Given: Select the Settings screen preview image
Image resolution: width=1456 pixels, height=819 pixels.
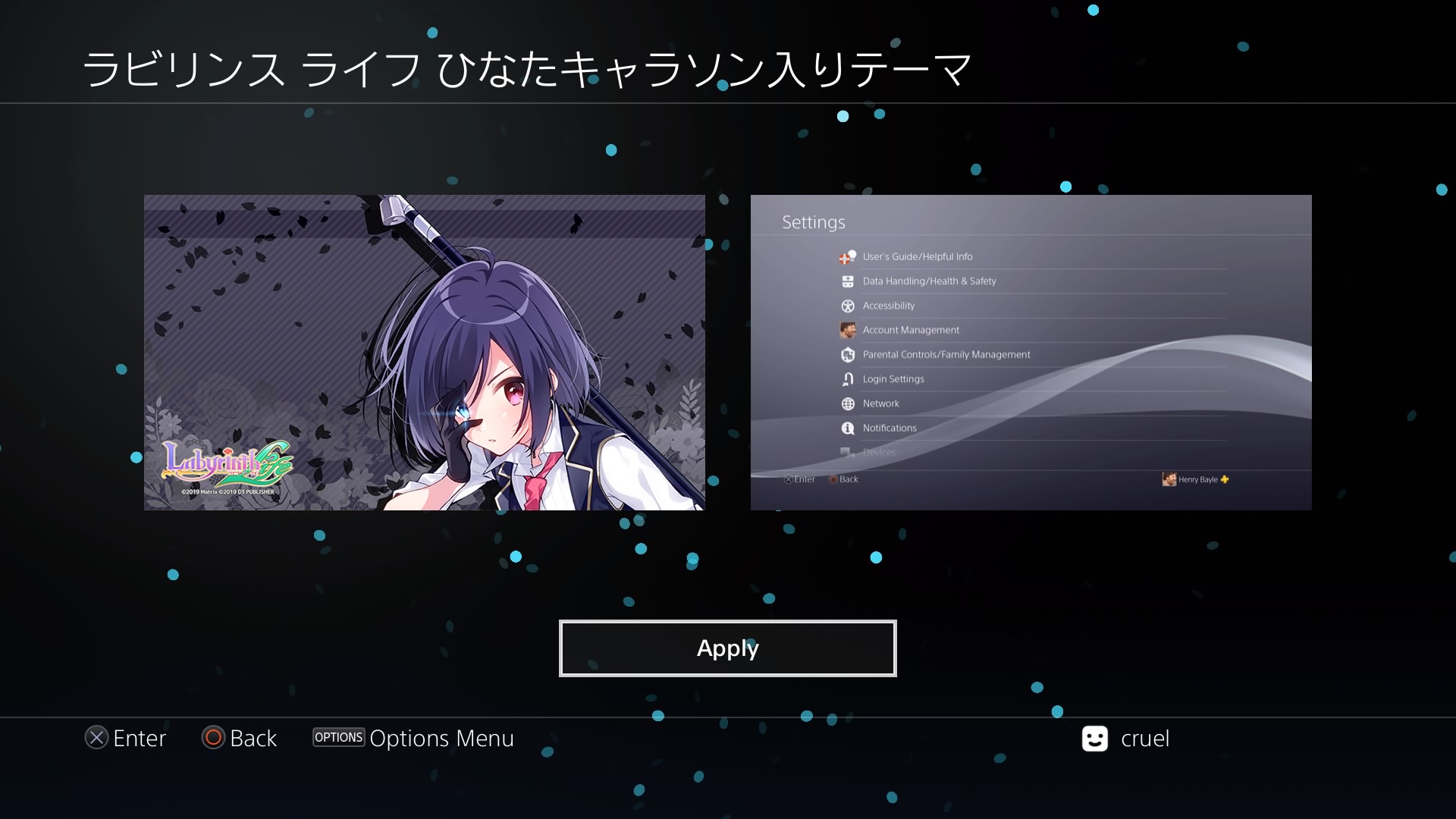Looking at the screenshot, I should click(x=1031, y=353).
